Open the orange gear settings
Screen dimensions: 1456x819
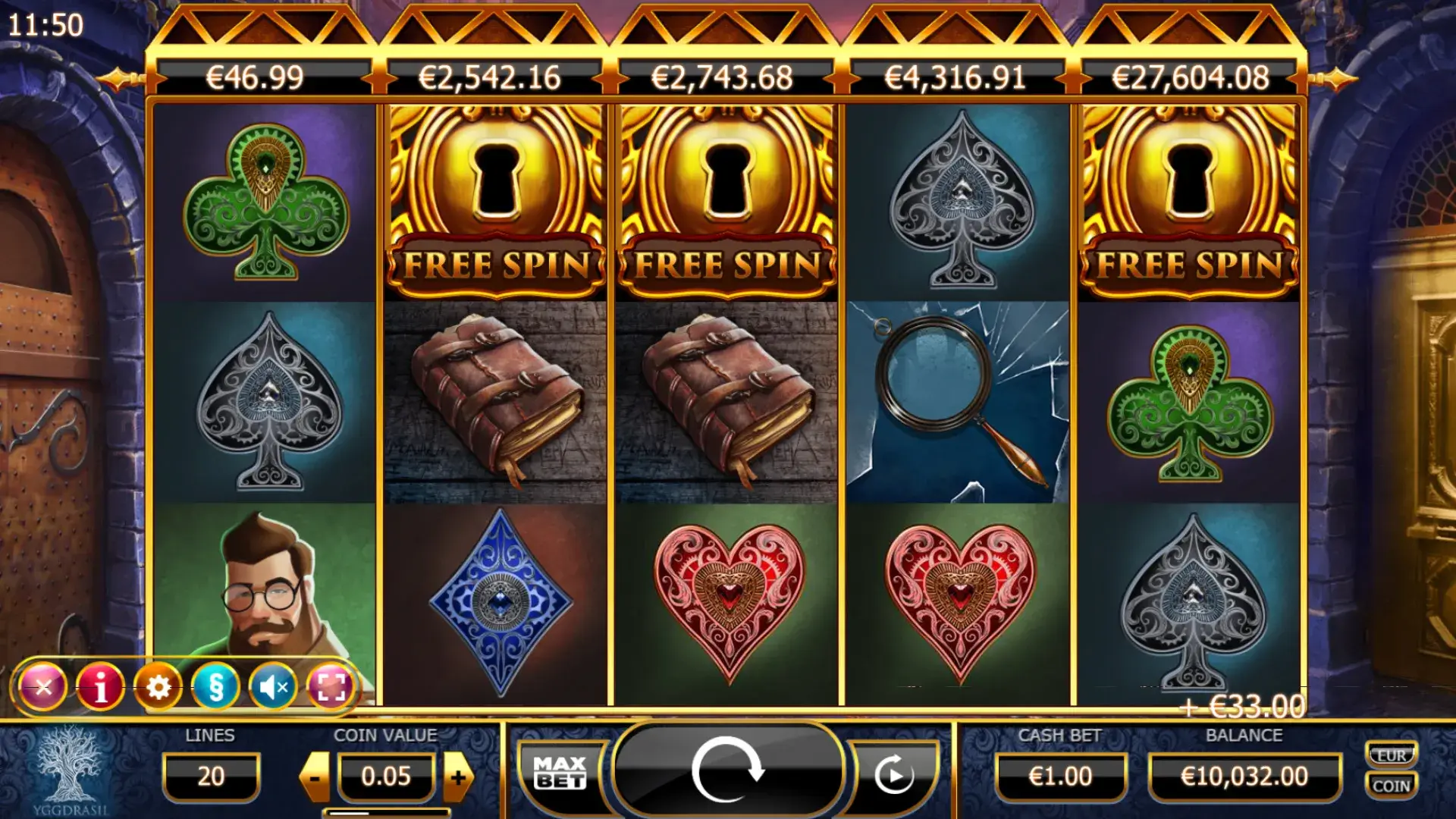(158, 687)
